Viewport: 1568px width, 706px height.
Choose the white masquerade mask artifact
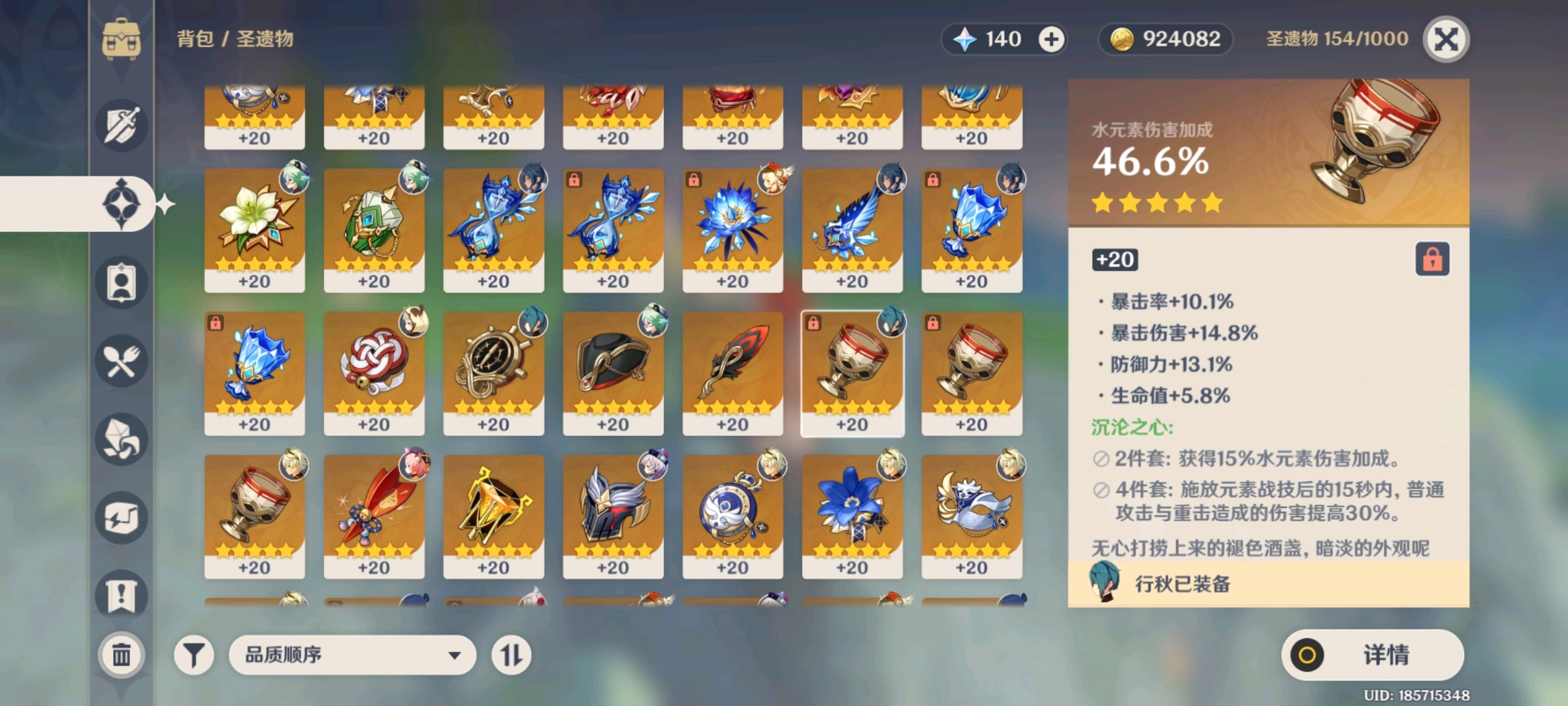point(972,515)
